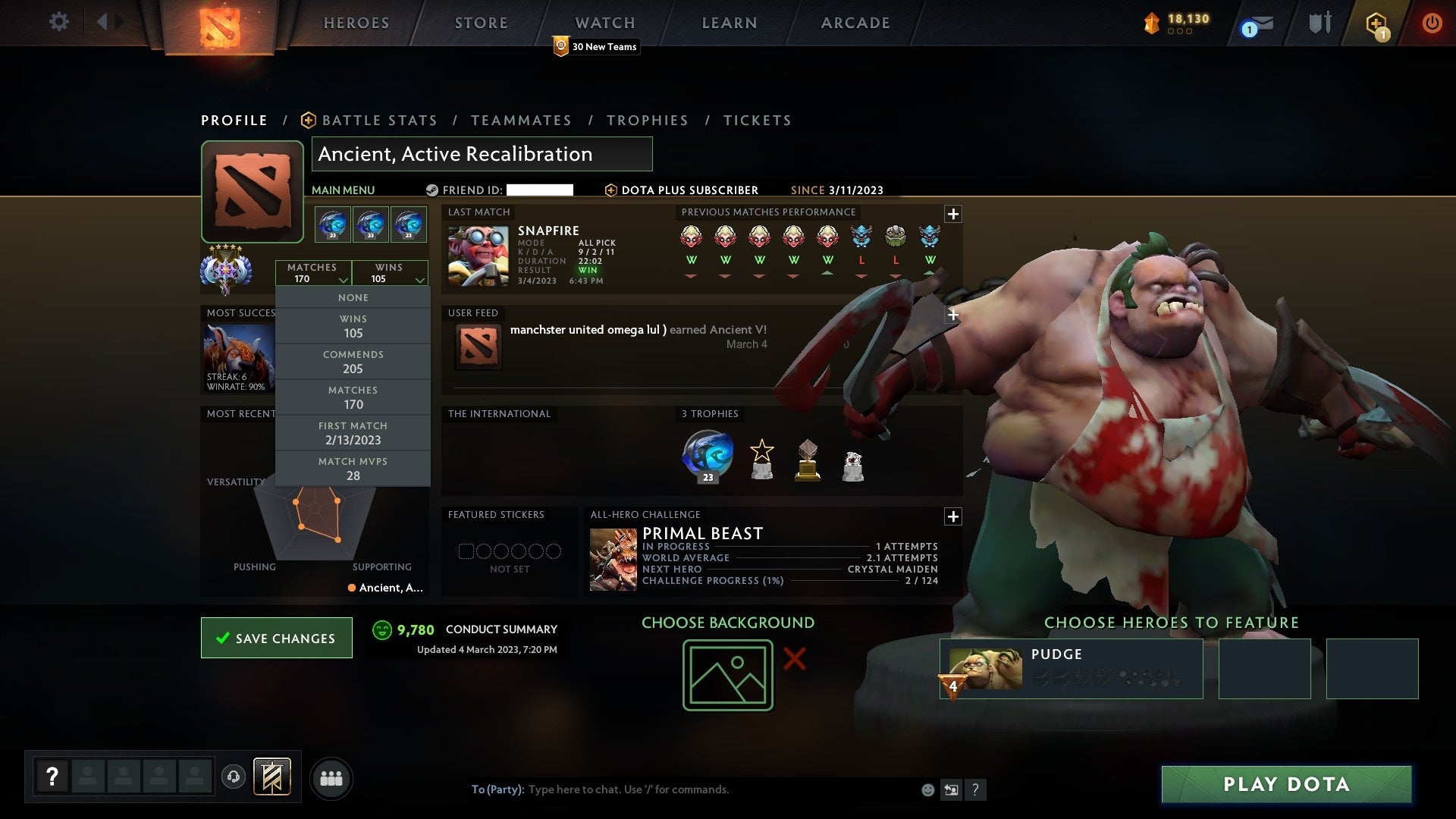Open the Matches stat dropdown
The image size is (1456, 819).
point(314,273)
